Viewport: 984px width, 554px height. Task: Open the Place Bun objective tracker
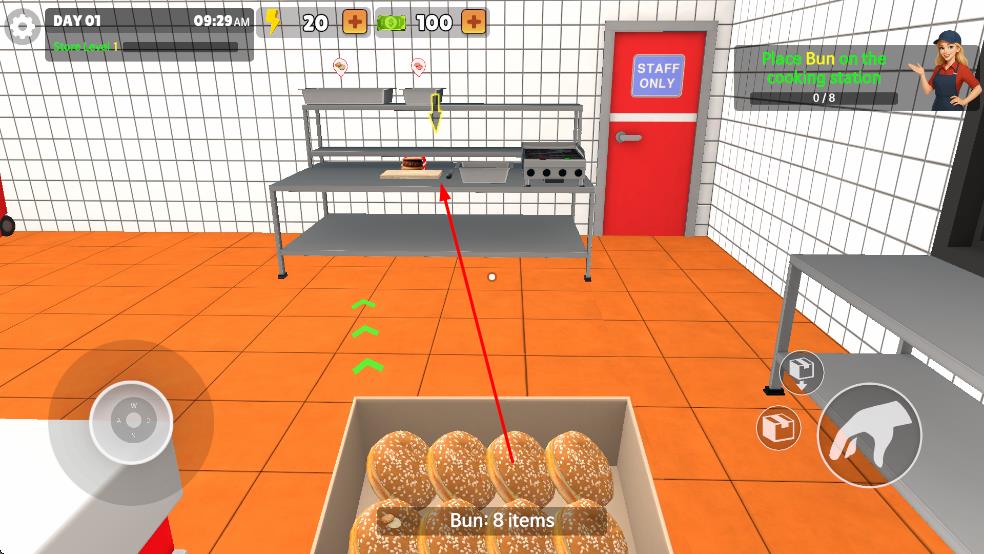click(x=824, y=78)
